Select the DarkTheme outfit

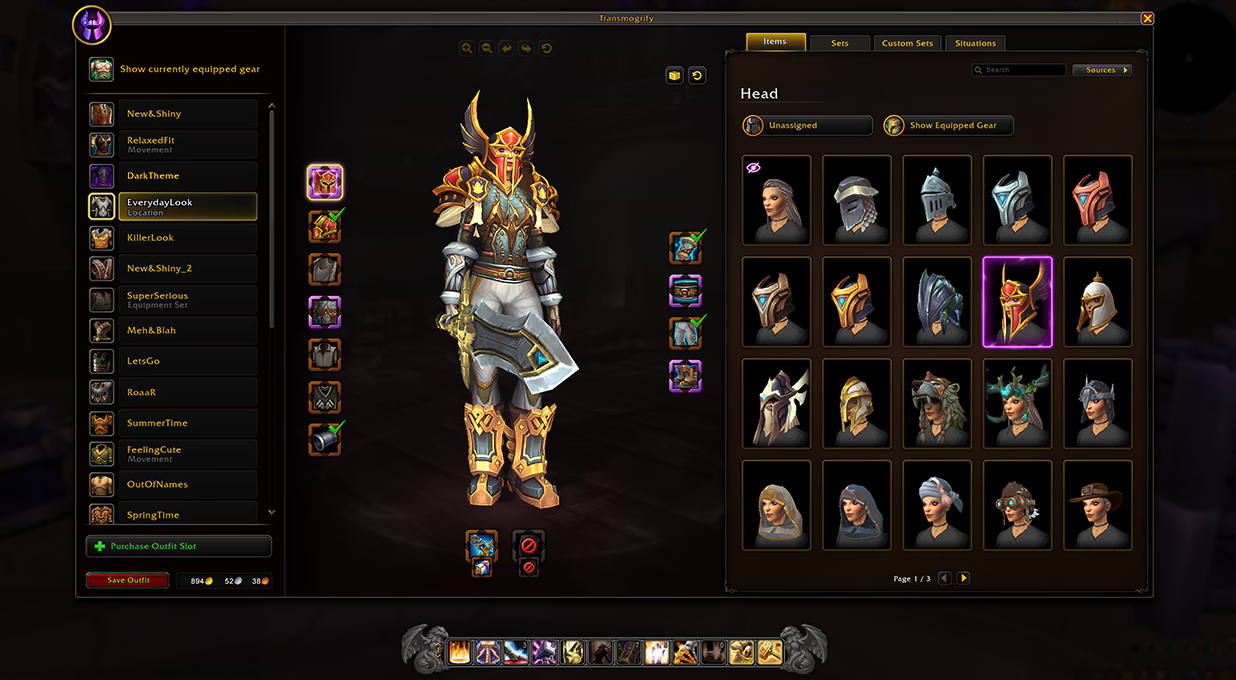[172, 176]
